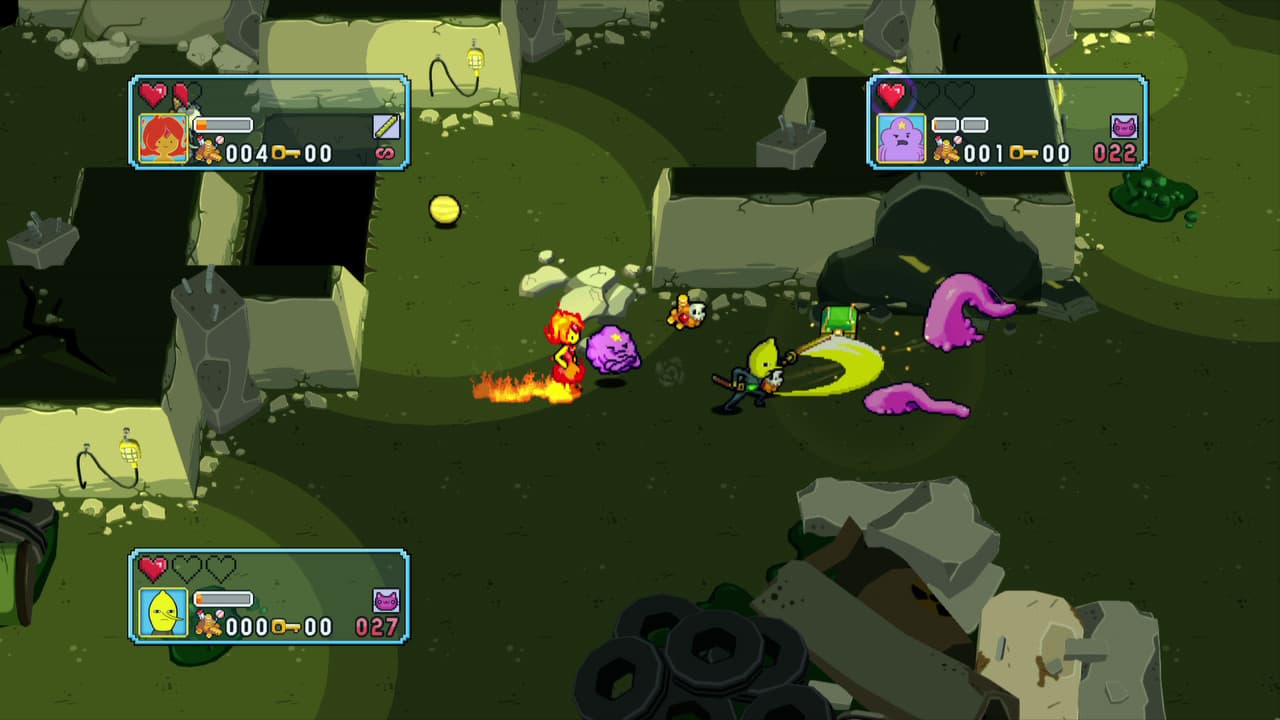Viewport: 1280px width, 720px height.
Task: Click Flame Princess's treasure pile icon
Action: tap(208, 152)
